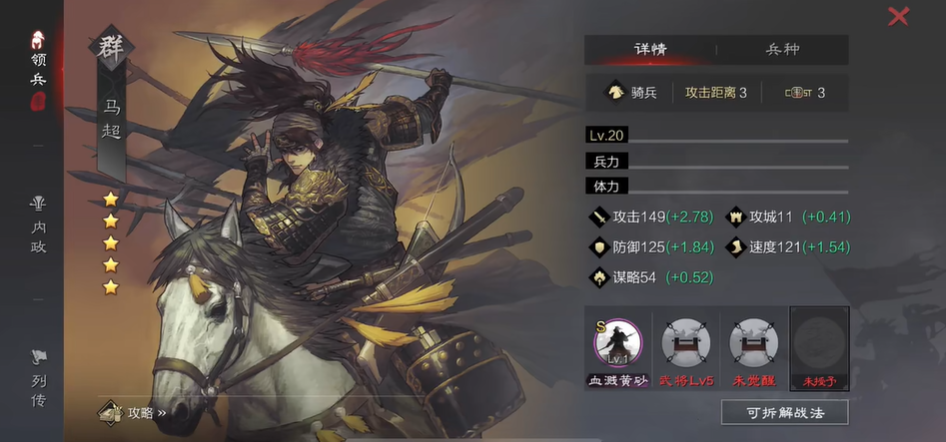View the 骑兵 cavalry troop type

(632, 93)
